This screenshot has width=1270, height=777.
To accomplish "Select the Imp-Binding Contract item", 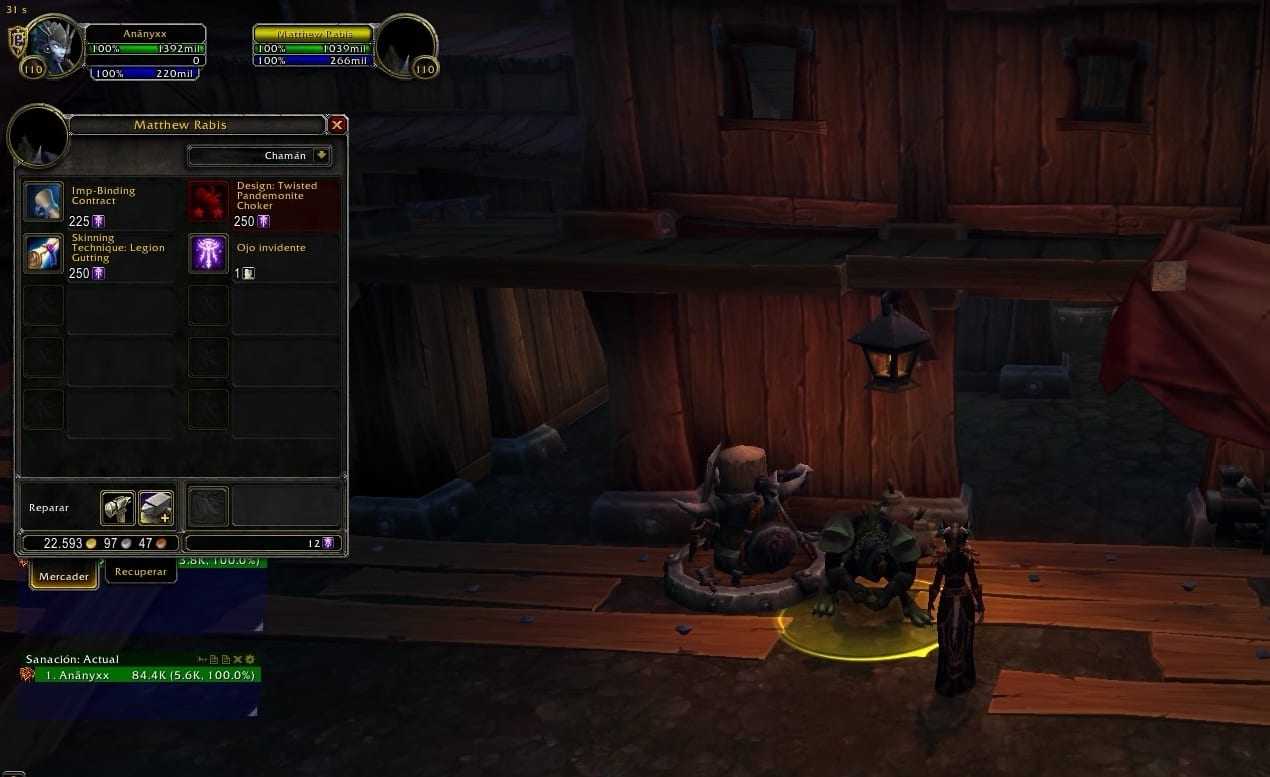I will (x=43, y=202).
